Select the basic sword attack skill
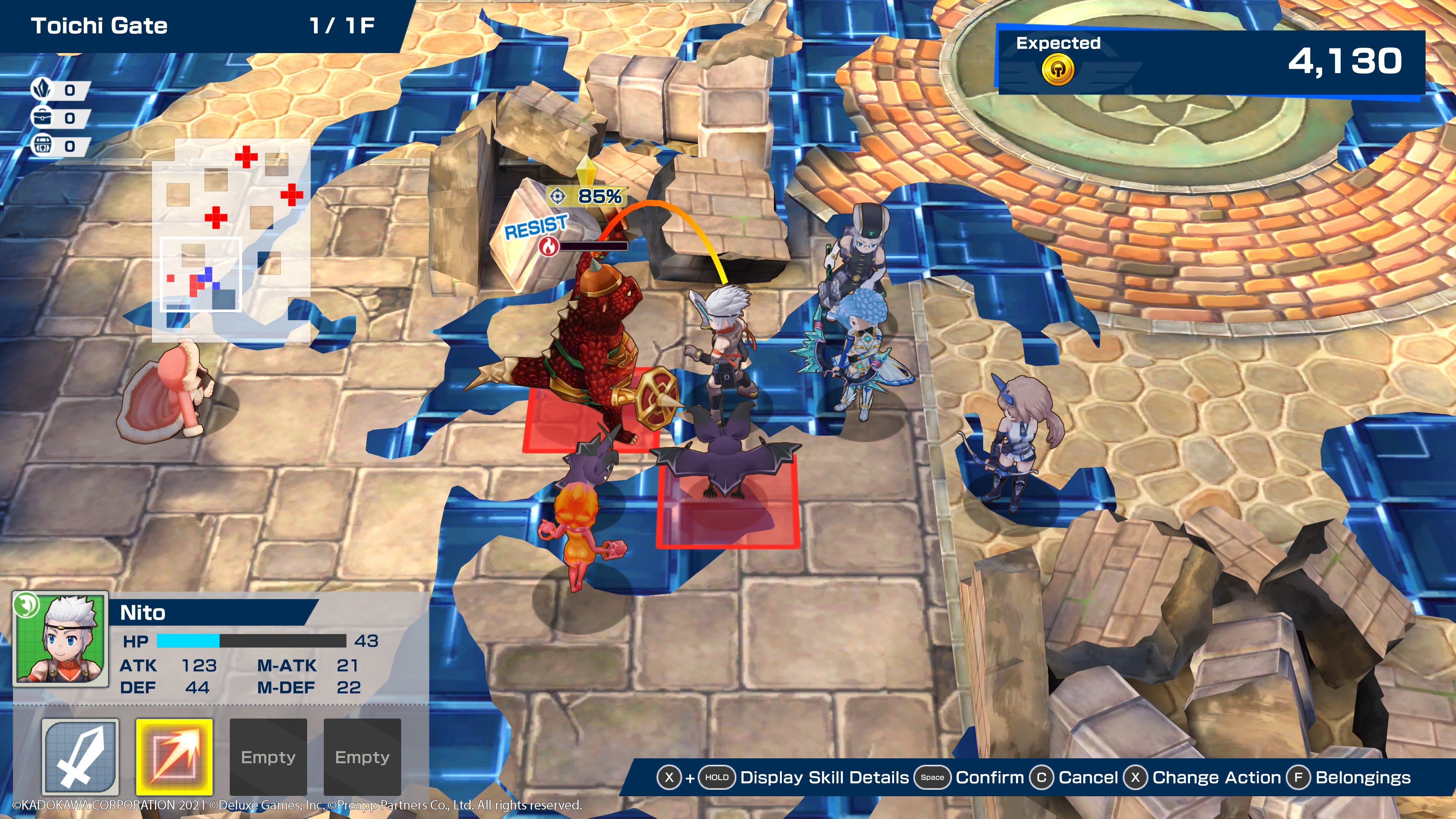Viewport: 1456px width, 819px height. point(80,756)
